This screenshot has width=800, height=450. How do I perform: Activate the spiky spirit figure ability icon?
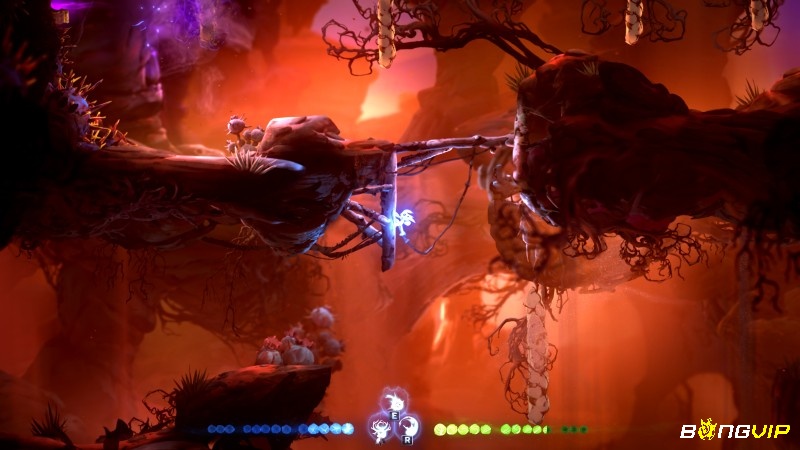380,429
